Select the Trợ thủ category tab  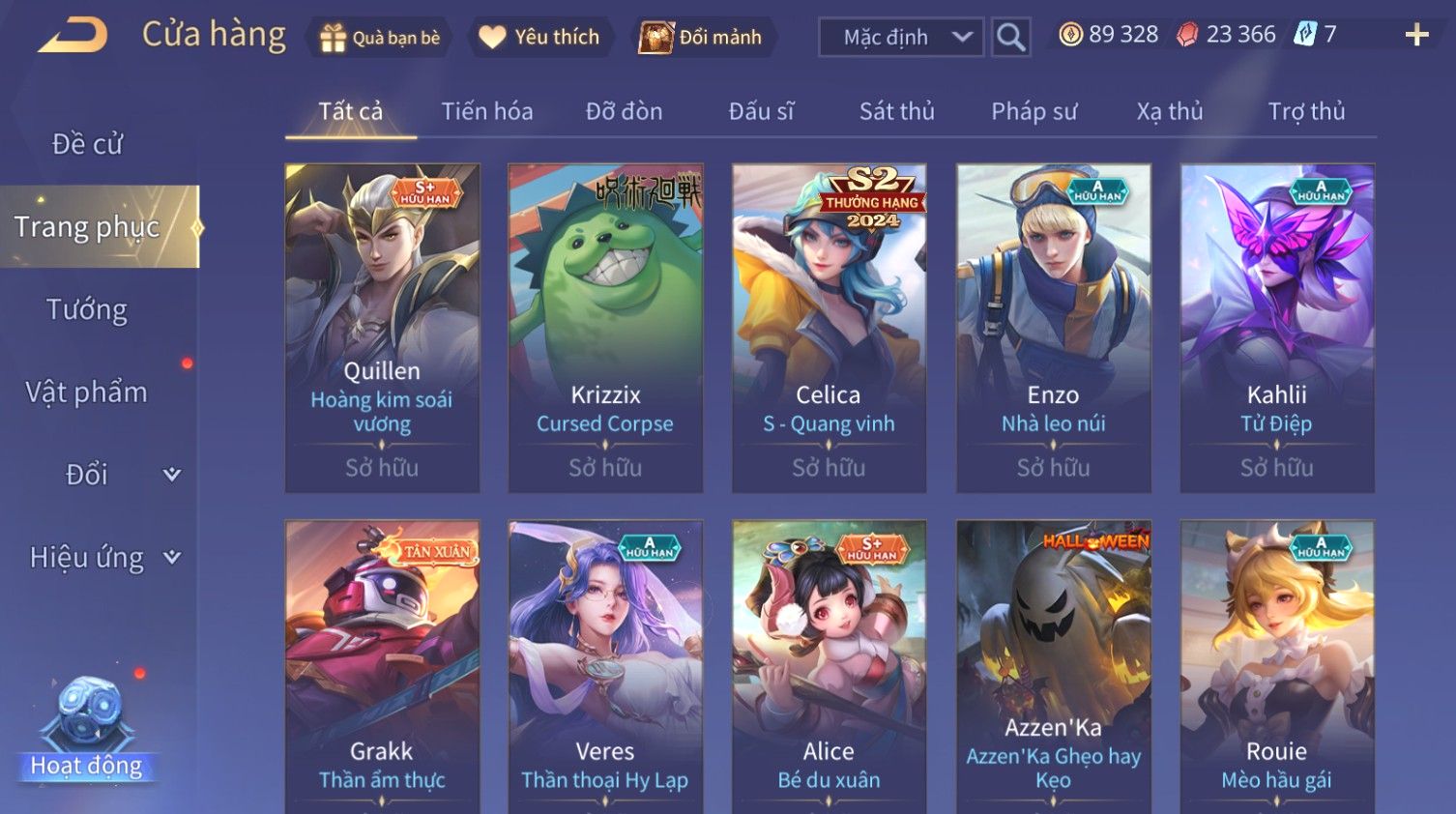click(1306, 111)
